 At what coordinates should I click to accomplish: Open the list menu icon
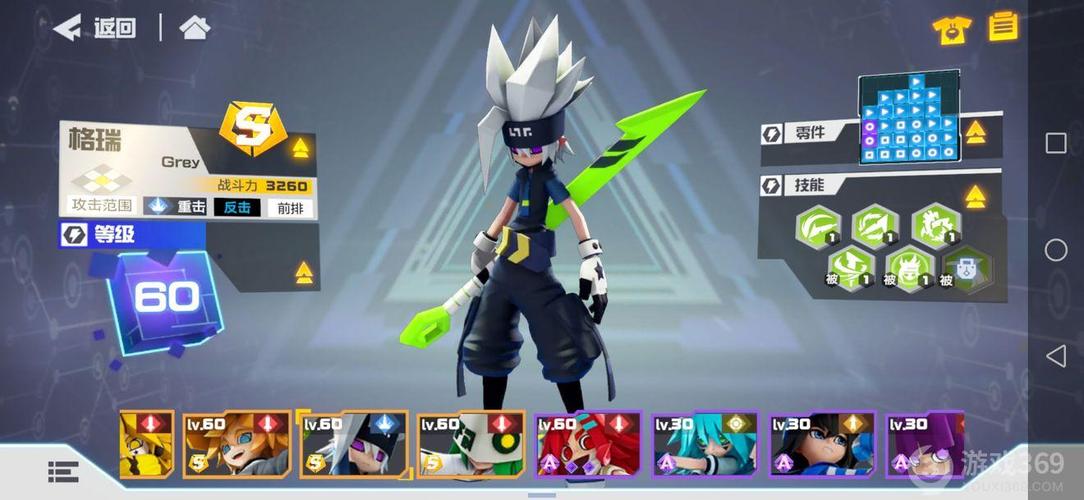63,472
